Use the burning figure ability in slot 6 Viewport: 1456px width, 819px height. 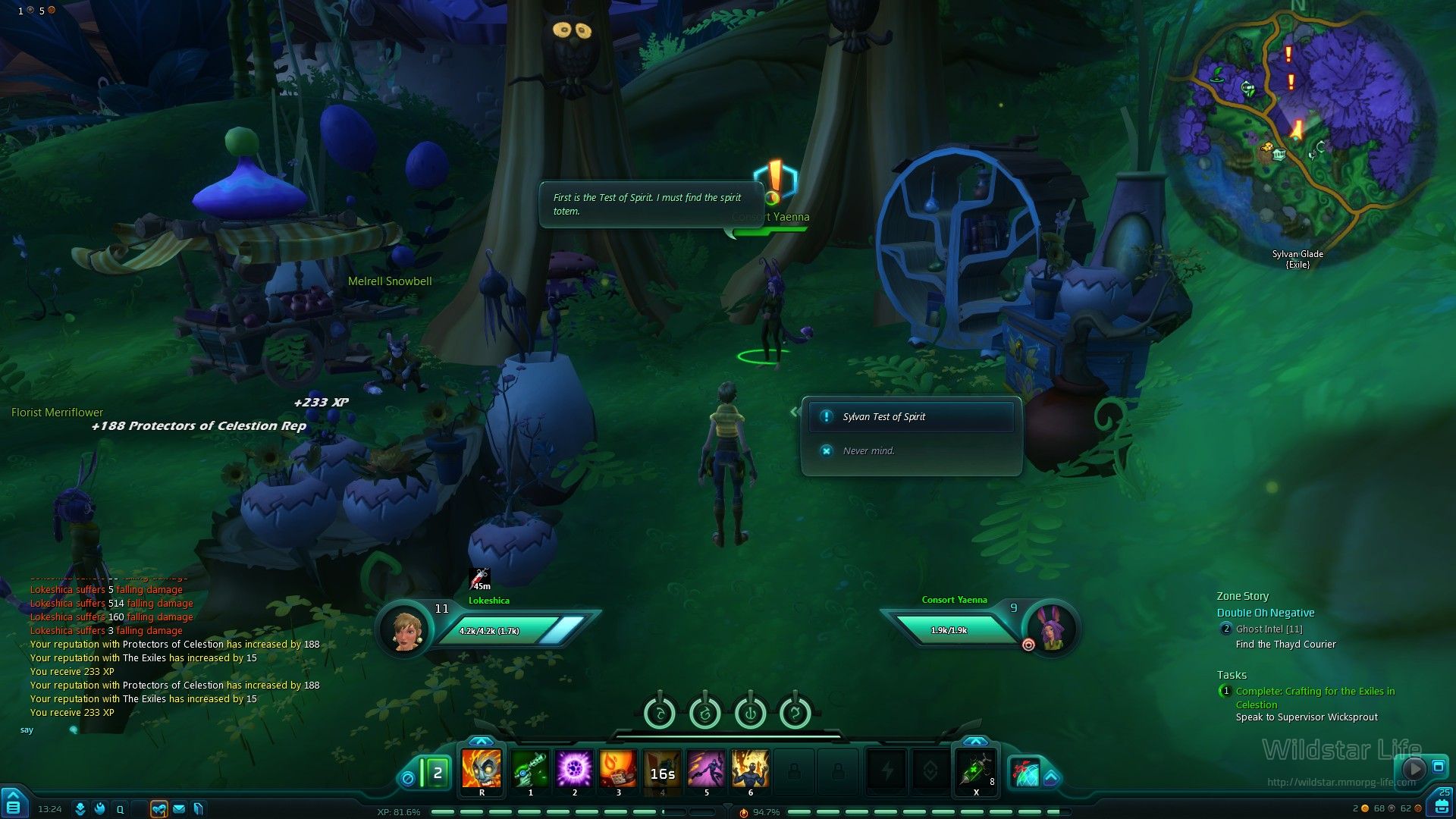[x=750, y=769]
